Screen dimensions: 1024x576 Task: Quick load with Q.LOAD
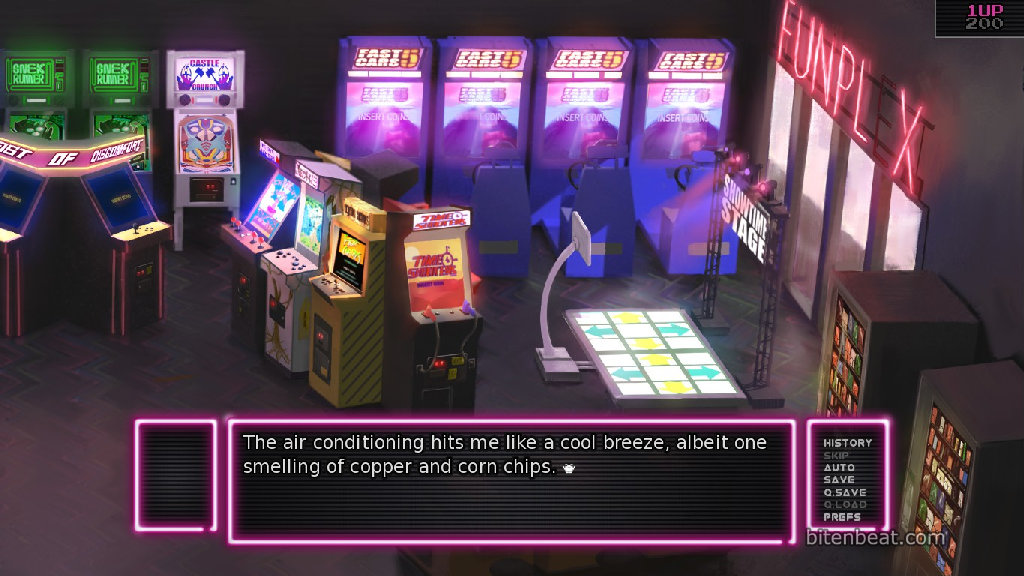(x=844, y=505)
